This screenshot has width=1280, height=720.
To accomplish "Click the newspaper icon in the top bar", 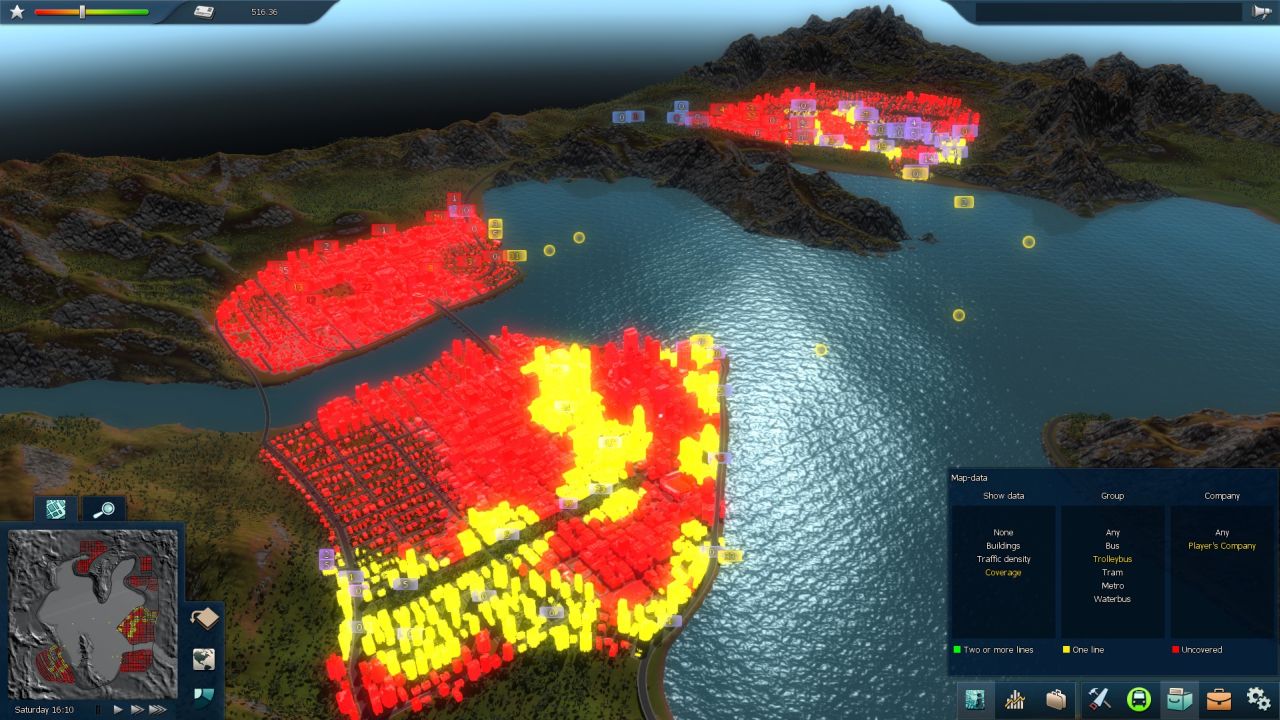I will (x=204, y=13).
